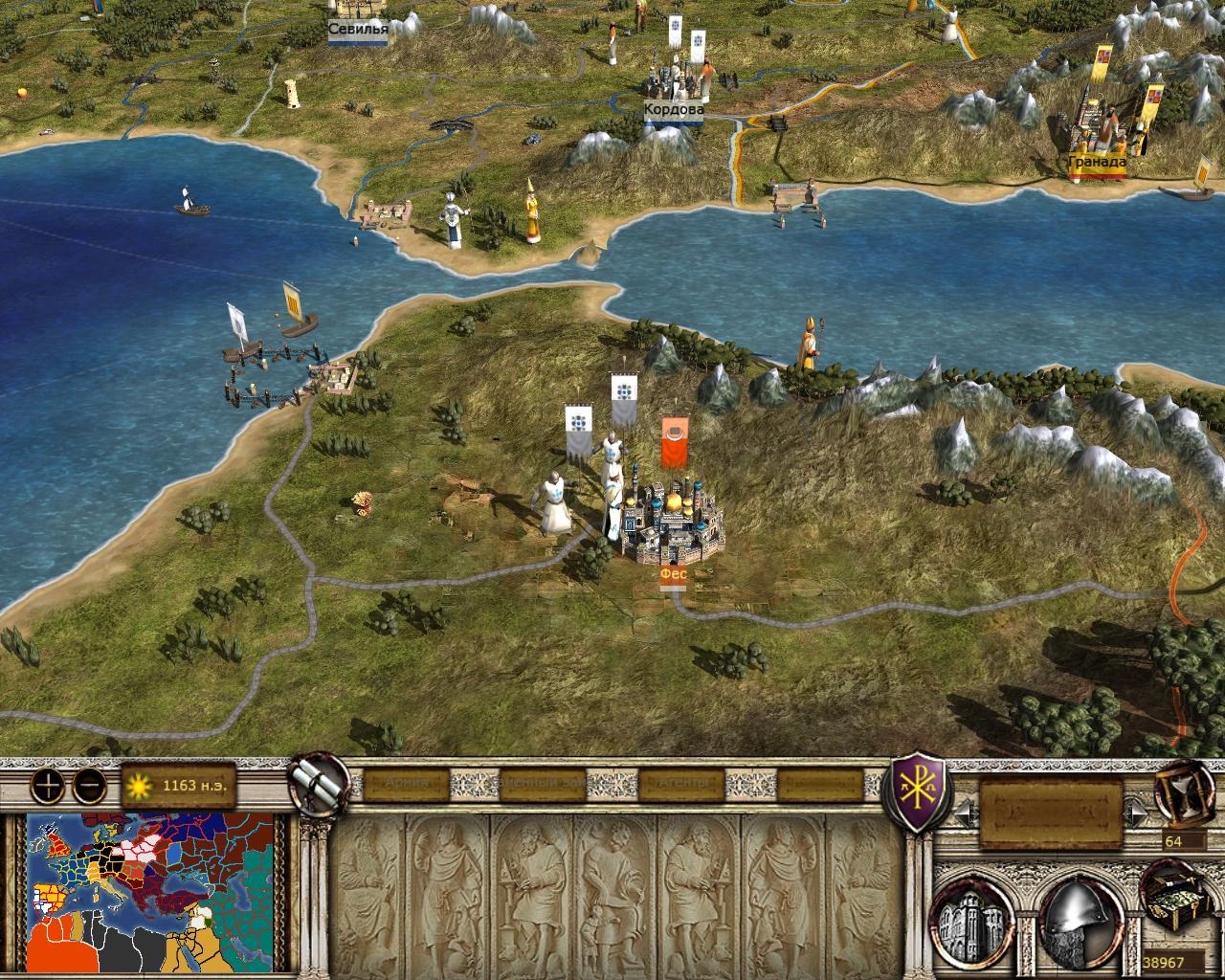Select previous item with left diamond arrow
Screen dimensions: 1225x980
963,814
